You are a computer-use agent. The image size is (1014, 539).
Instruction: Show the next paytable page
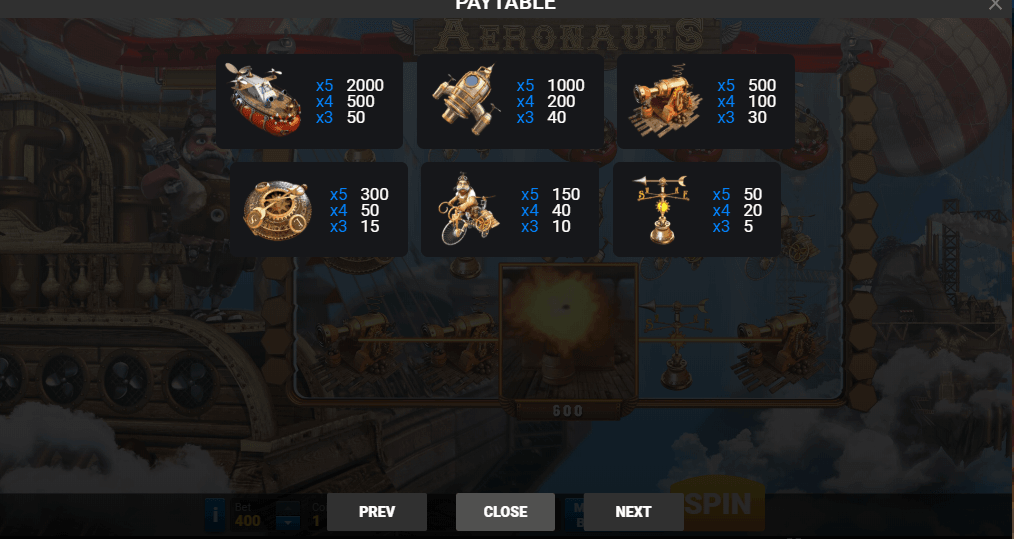point(633,511)
